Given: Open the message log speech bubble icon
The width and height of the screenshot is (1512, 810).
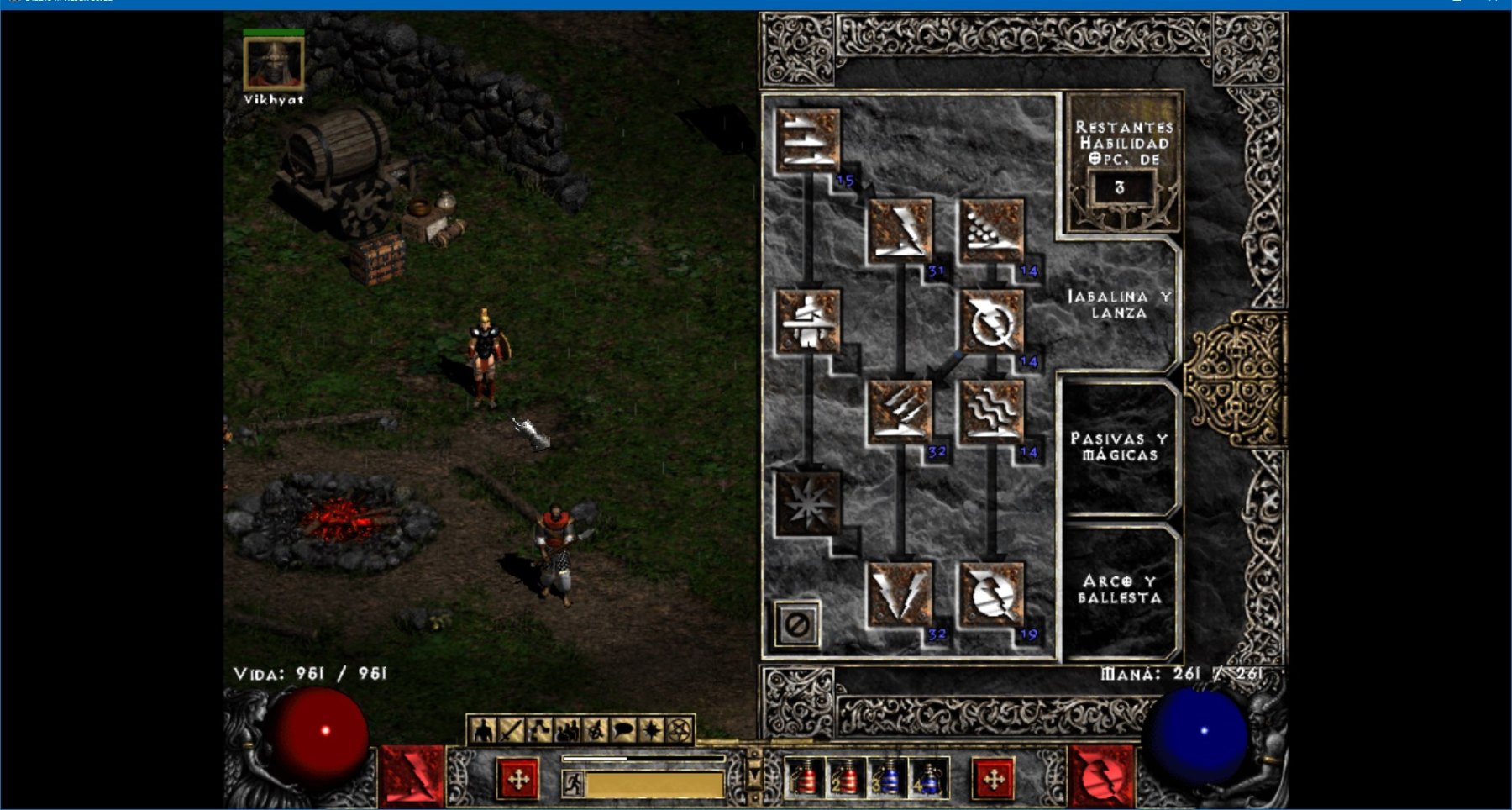Looking at the screenshot, I should point(623,732).
